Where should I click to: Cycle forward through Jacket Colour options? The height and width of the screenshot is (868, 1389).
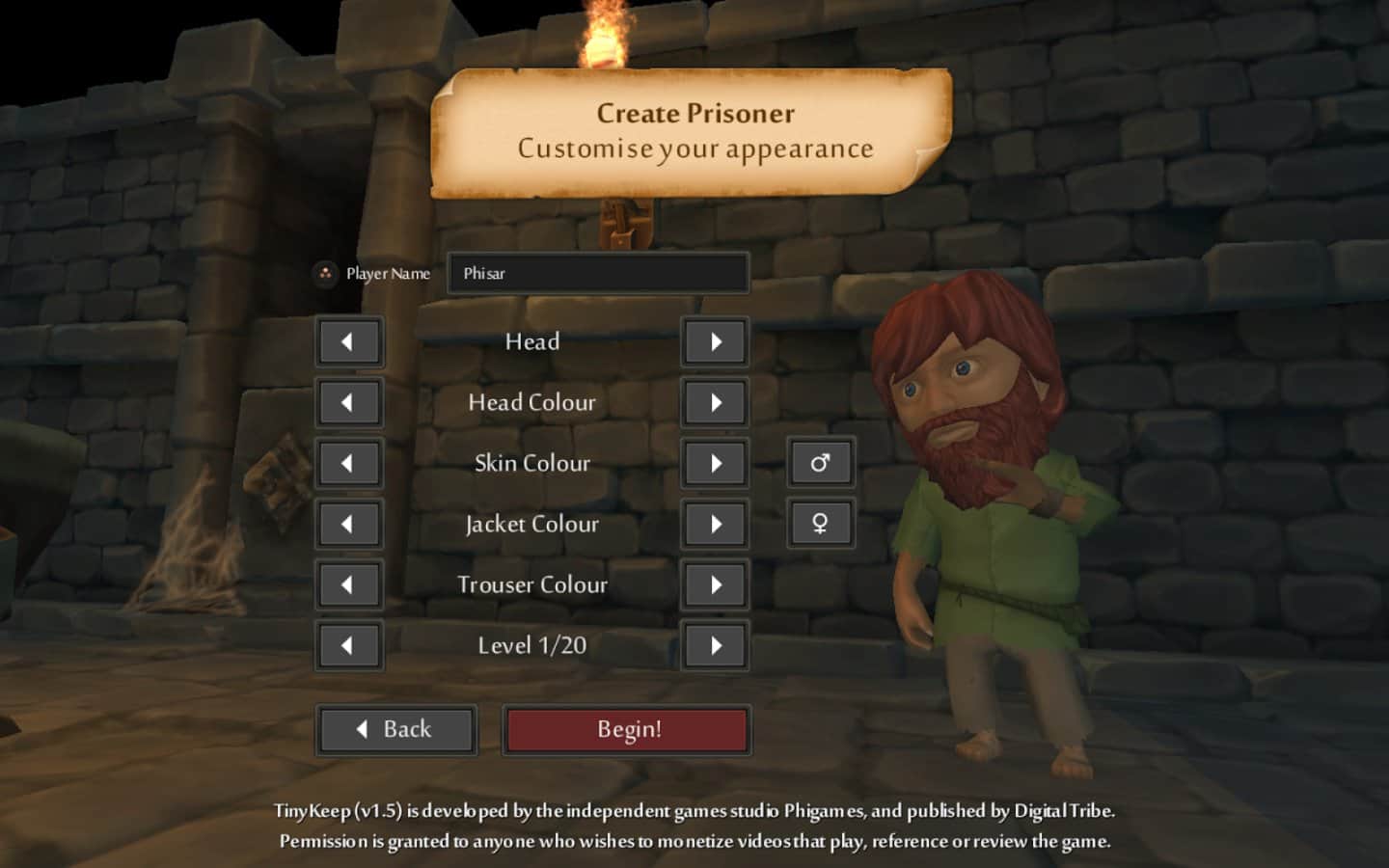pos(714,524)
